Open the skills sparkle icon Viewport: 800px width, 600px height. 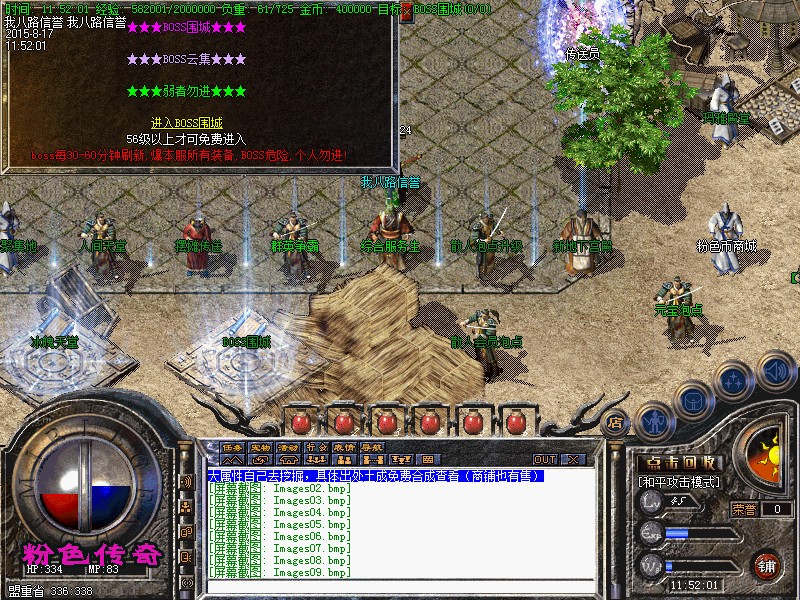coord(735,380)
